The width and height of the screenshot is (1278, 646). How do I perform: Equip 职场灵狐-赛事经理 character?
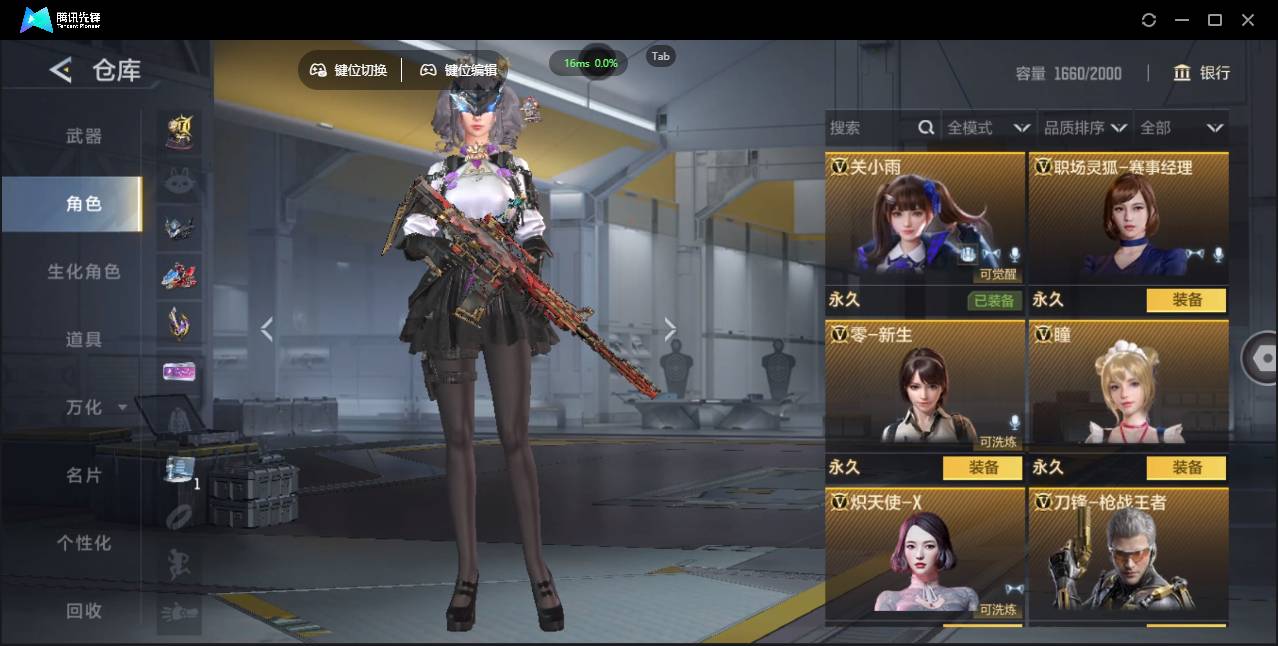[x=1186, y=300]
